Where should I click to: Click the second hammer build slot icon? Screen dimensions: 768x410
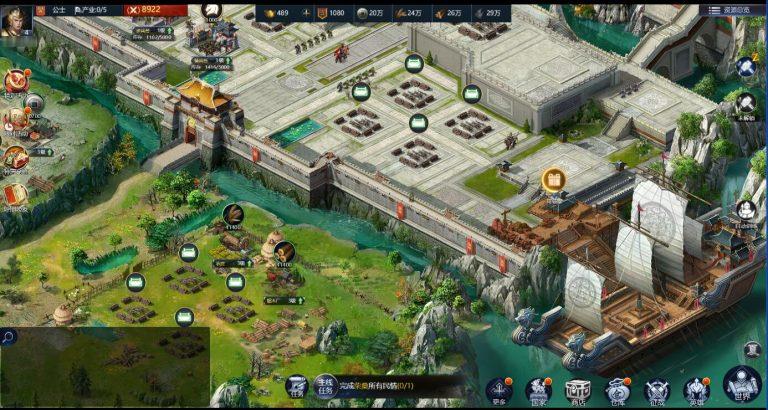click(745, 101)
